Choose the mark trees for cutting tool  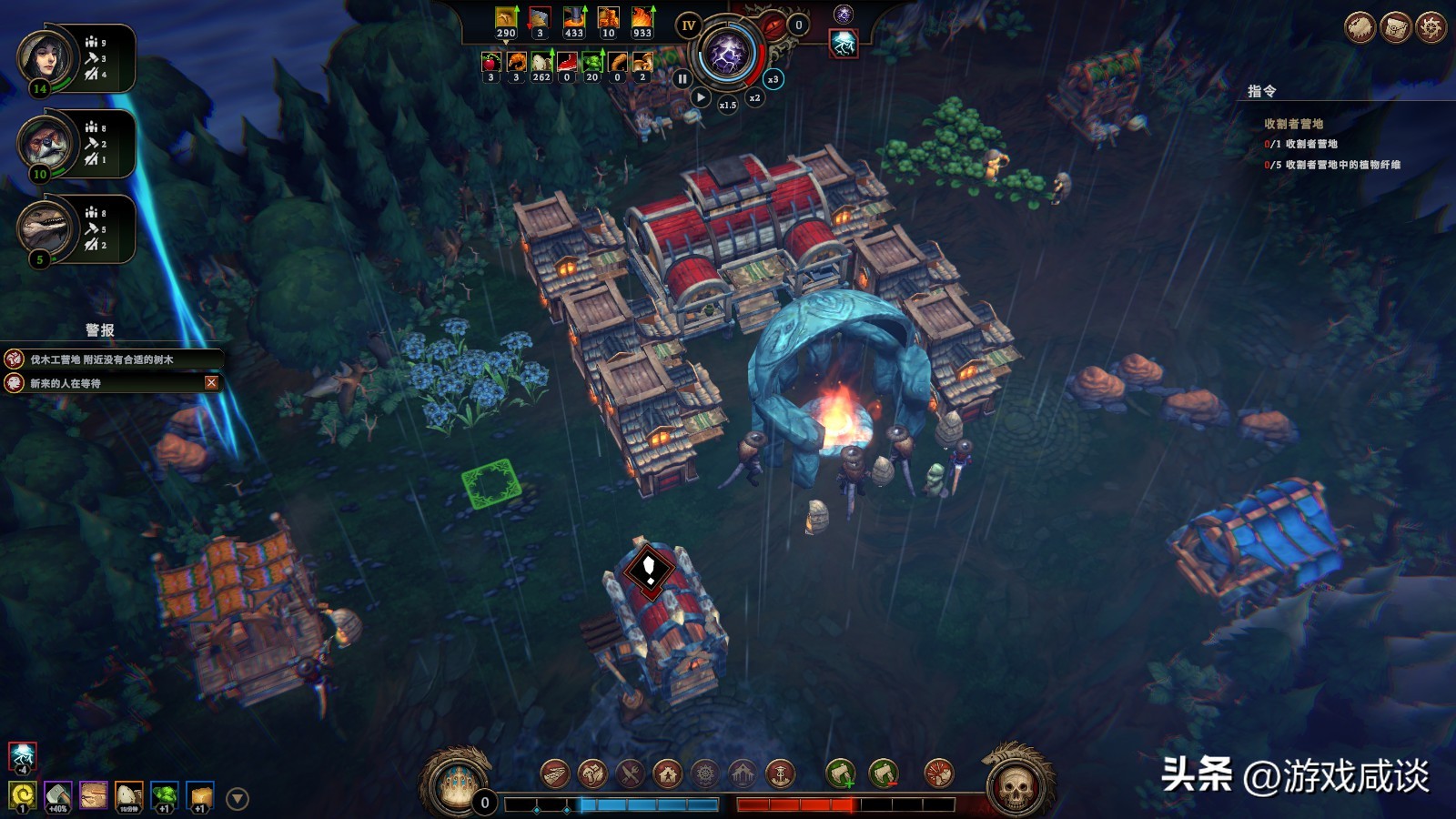(x=841, y=774)
